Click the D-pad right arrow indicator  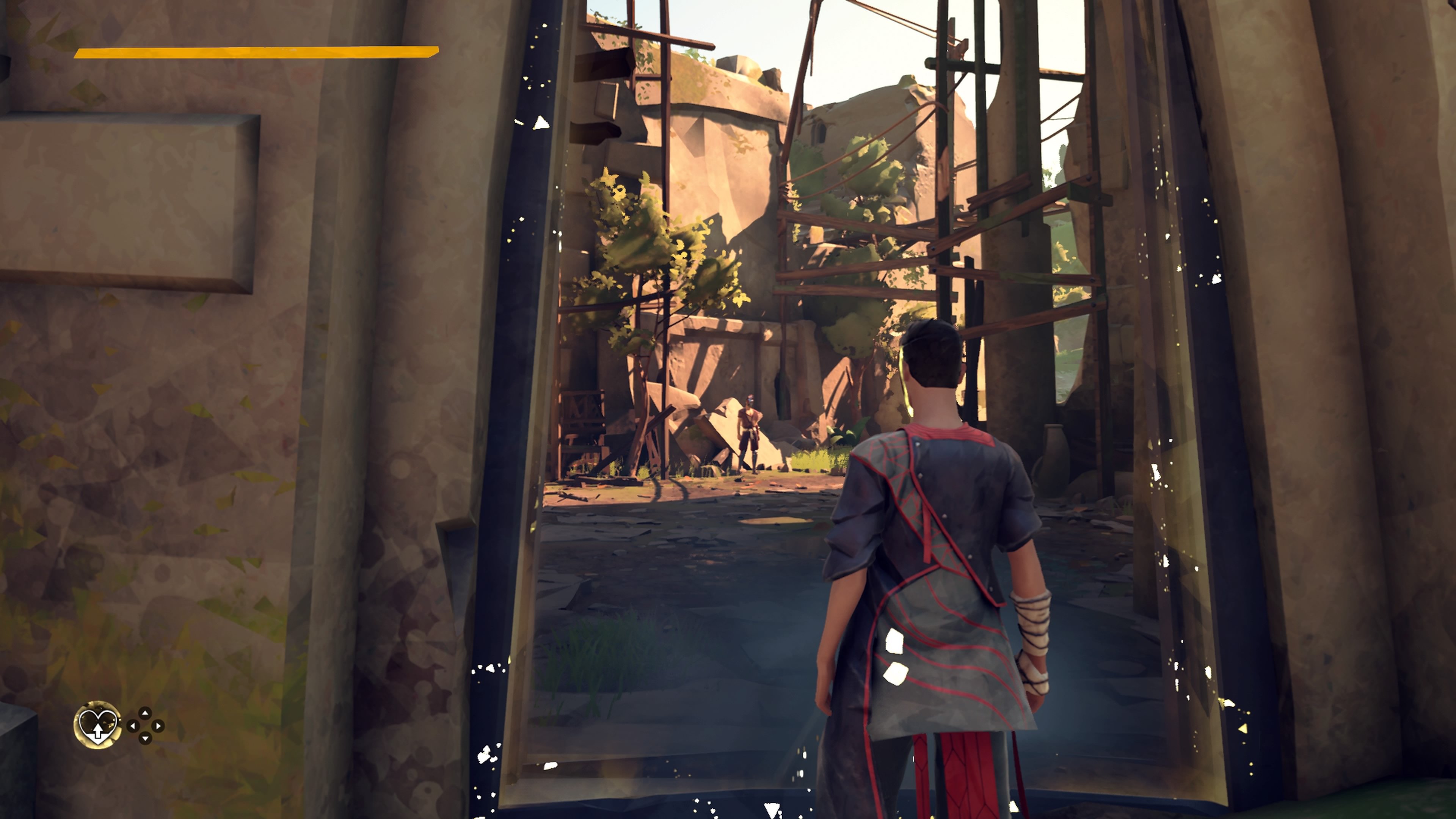click(158, 727)
